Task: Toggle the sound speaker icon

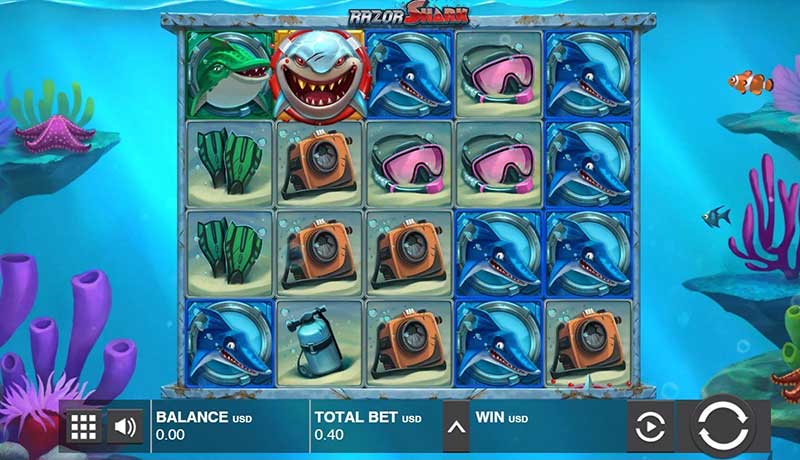Action: (125, 428)
